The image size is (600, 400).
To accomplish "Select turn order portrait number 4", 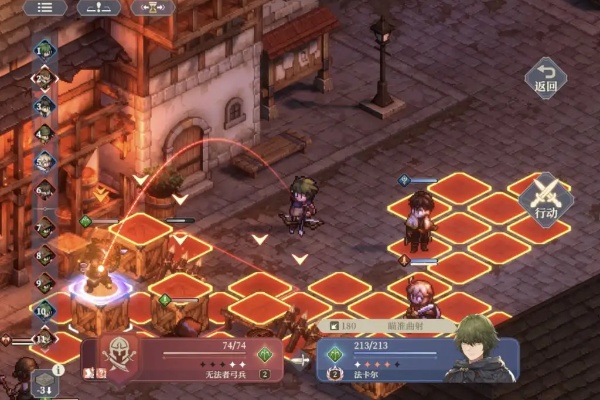I will pyautogui.click(x=44, y=132).
